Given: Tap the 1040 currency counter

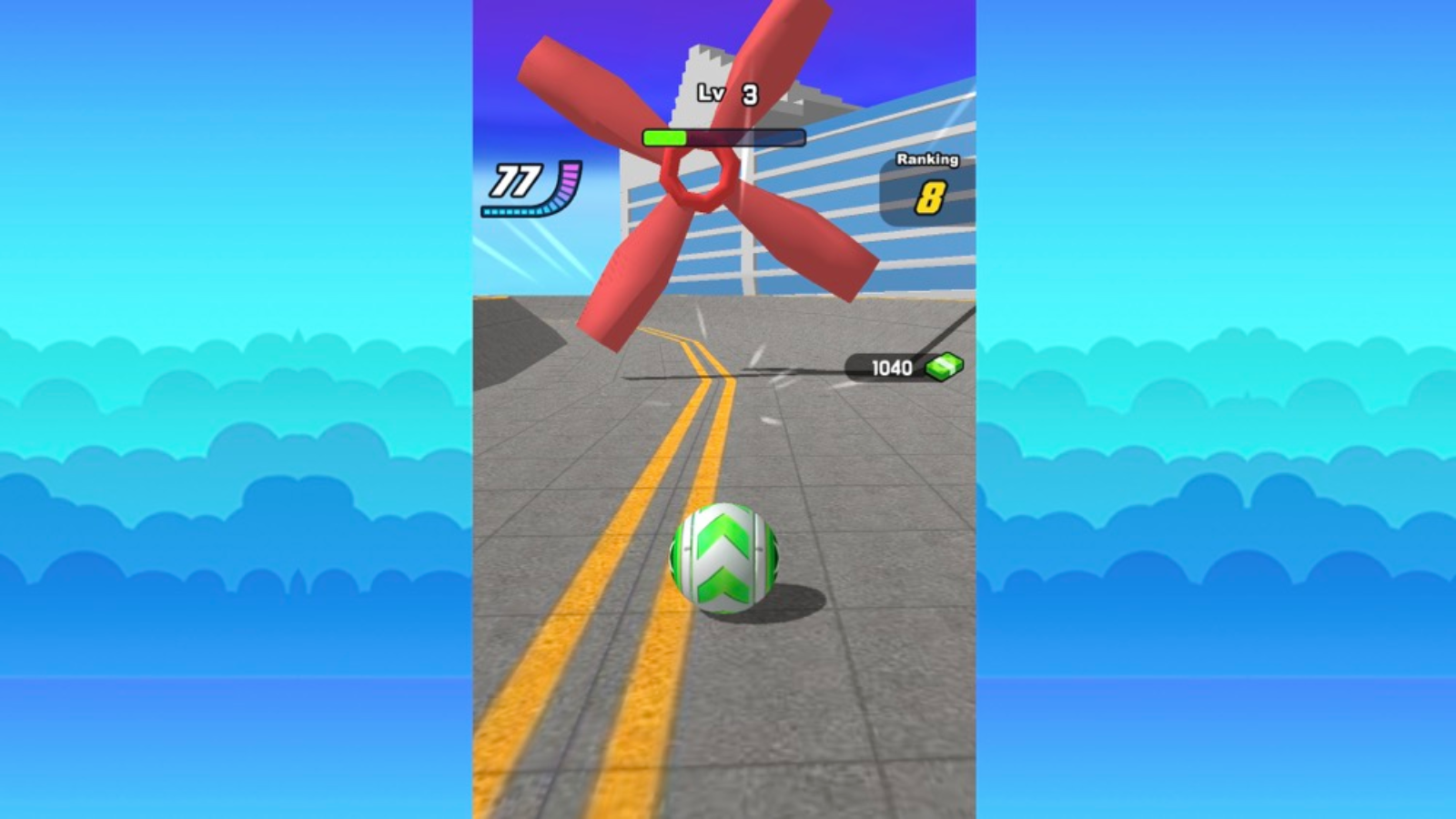Looking at the screenshot, I should point(895,368).
